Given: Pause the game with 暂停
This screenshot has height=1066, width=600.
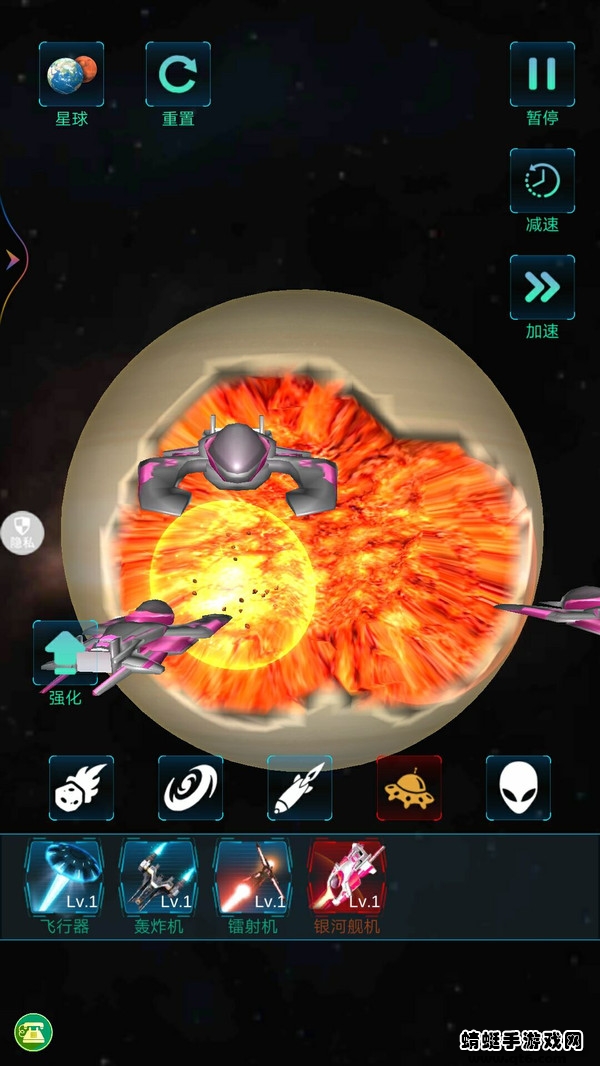Looking at the screenshot, I should [542, 75].
